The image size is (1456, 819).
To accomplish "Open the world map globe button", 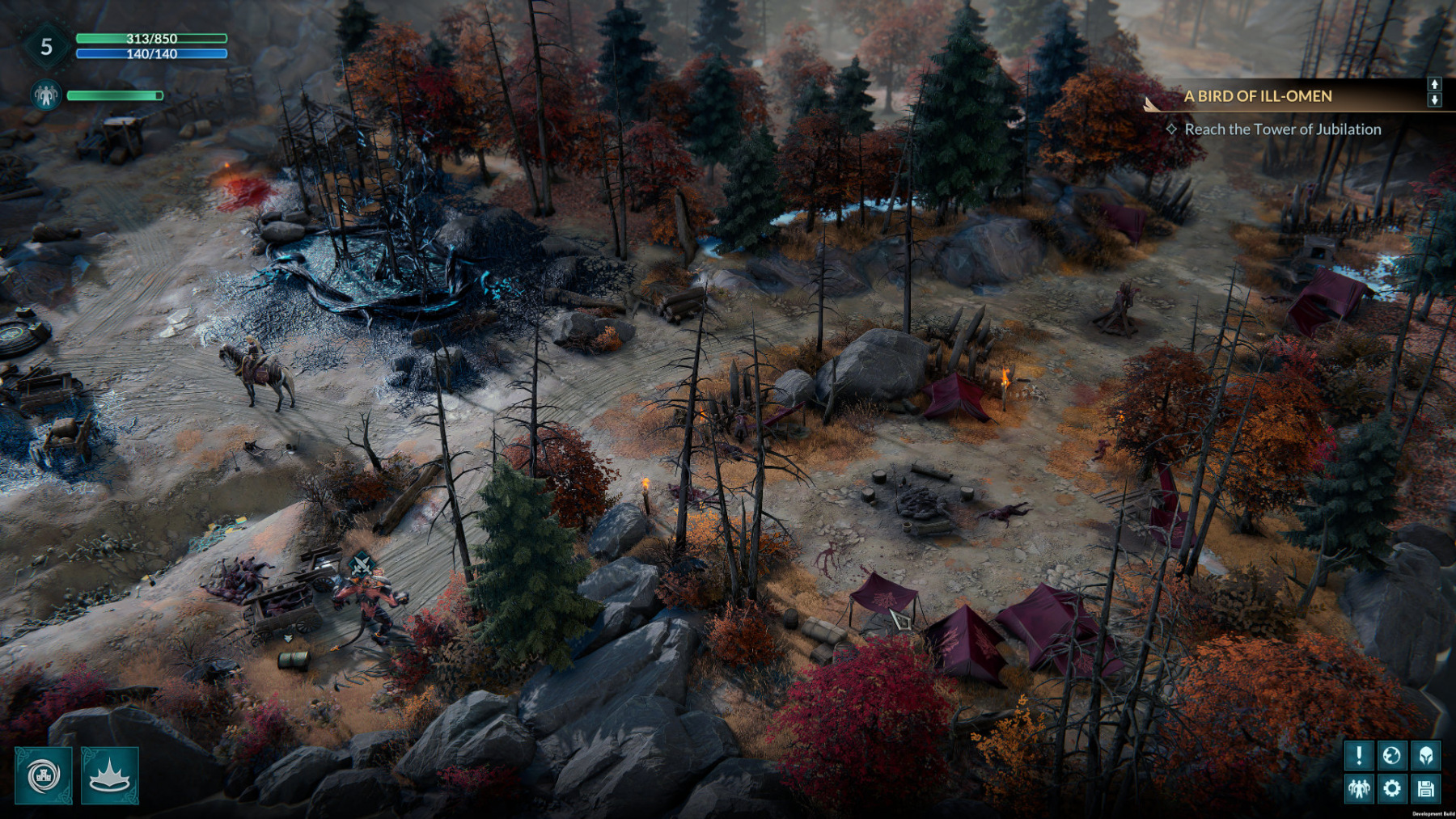I will click(x=1392, y=756).
